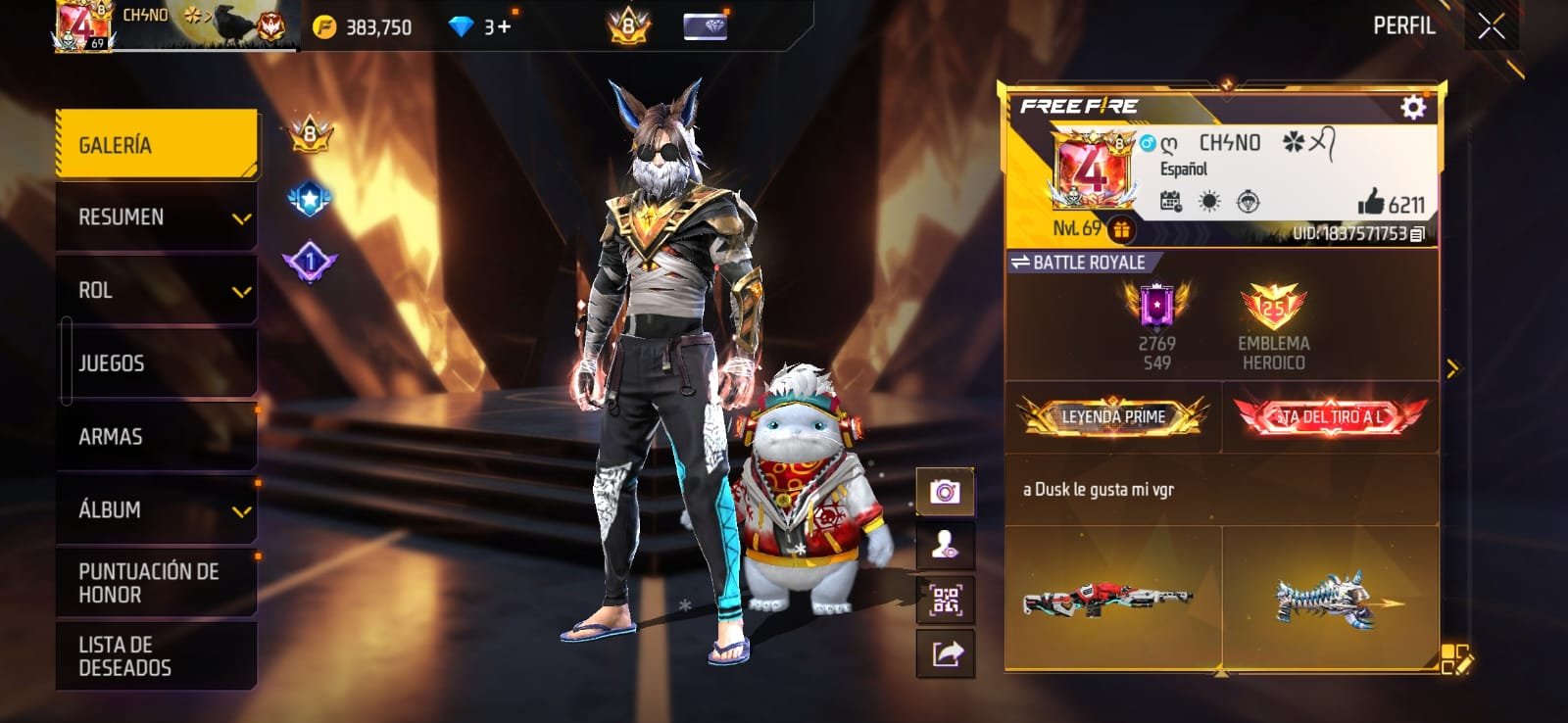Tap the camera snapshot button
Image resolution: width=1568 pixels, height=723 pixels.
point(945,492)
